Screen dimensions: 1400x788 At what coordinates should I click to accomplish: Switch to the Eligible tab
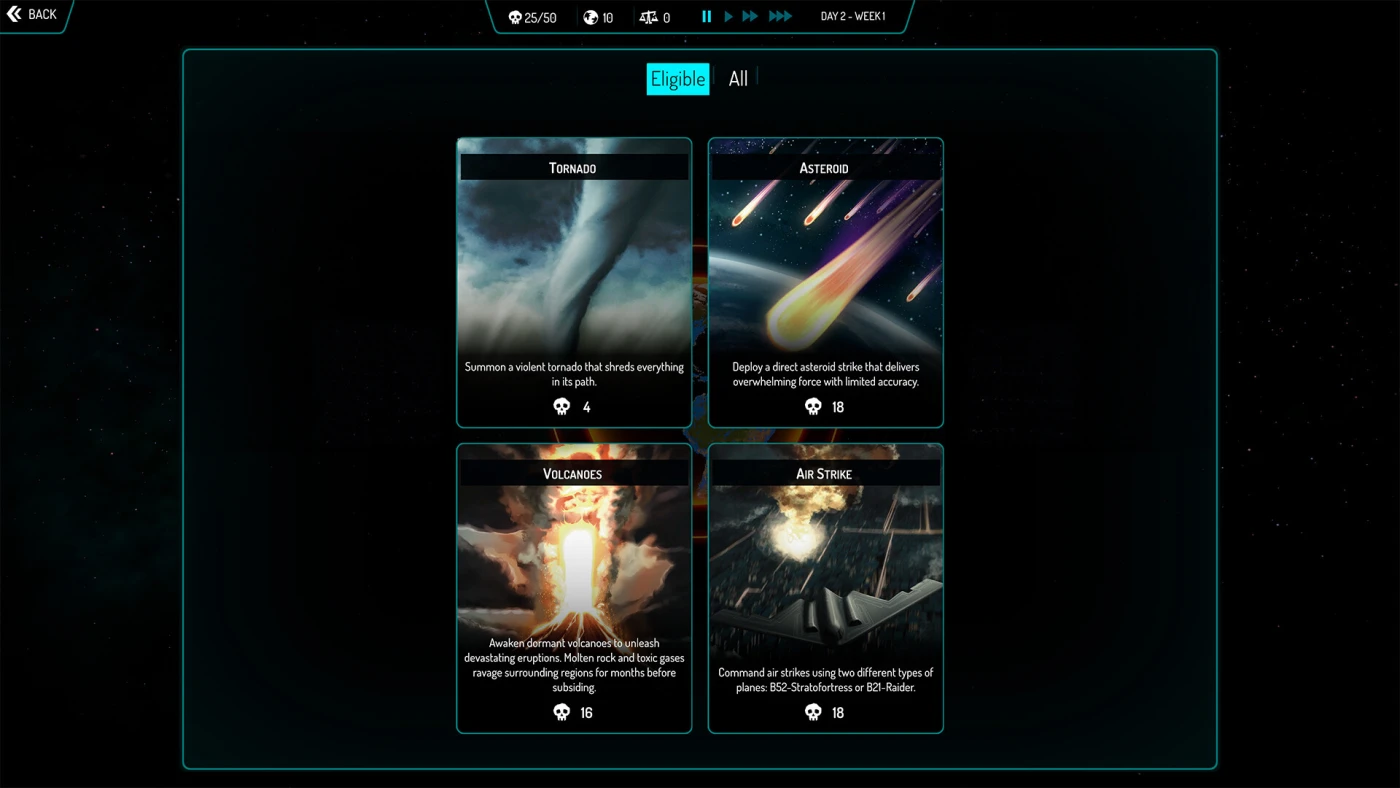[677, 79]
